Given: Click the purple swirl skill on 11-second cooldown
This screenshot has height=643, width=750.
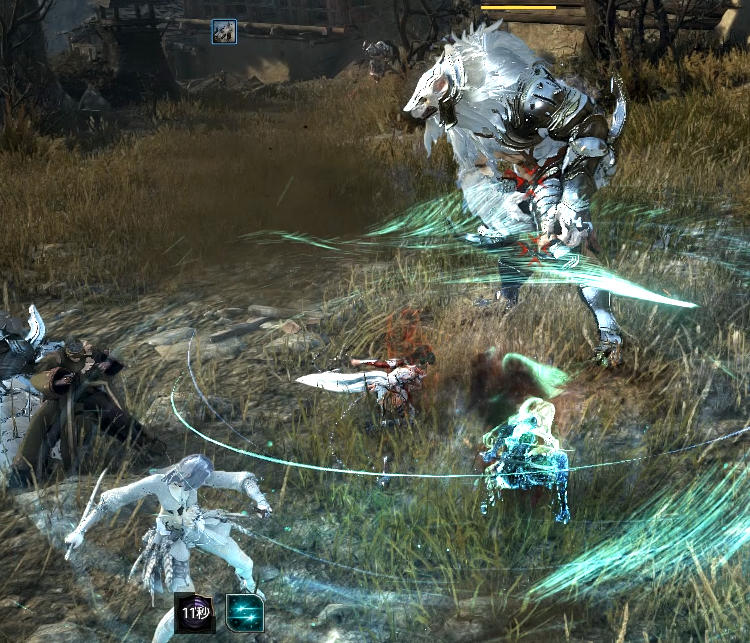Looking at the screenshot, I should [195, 613].
